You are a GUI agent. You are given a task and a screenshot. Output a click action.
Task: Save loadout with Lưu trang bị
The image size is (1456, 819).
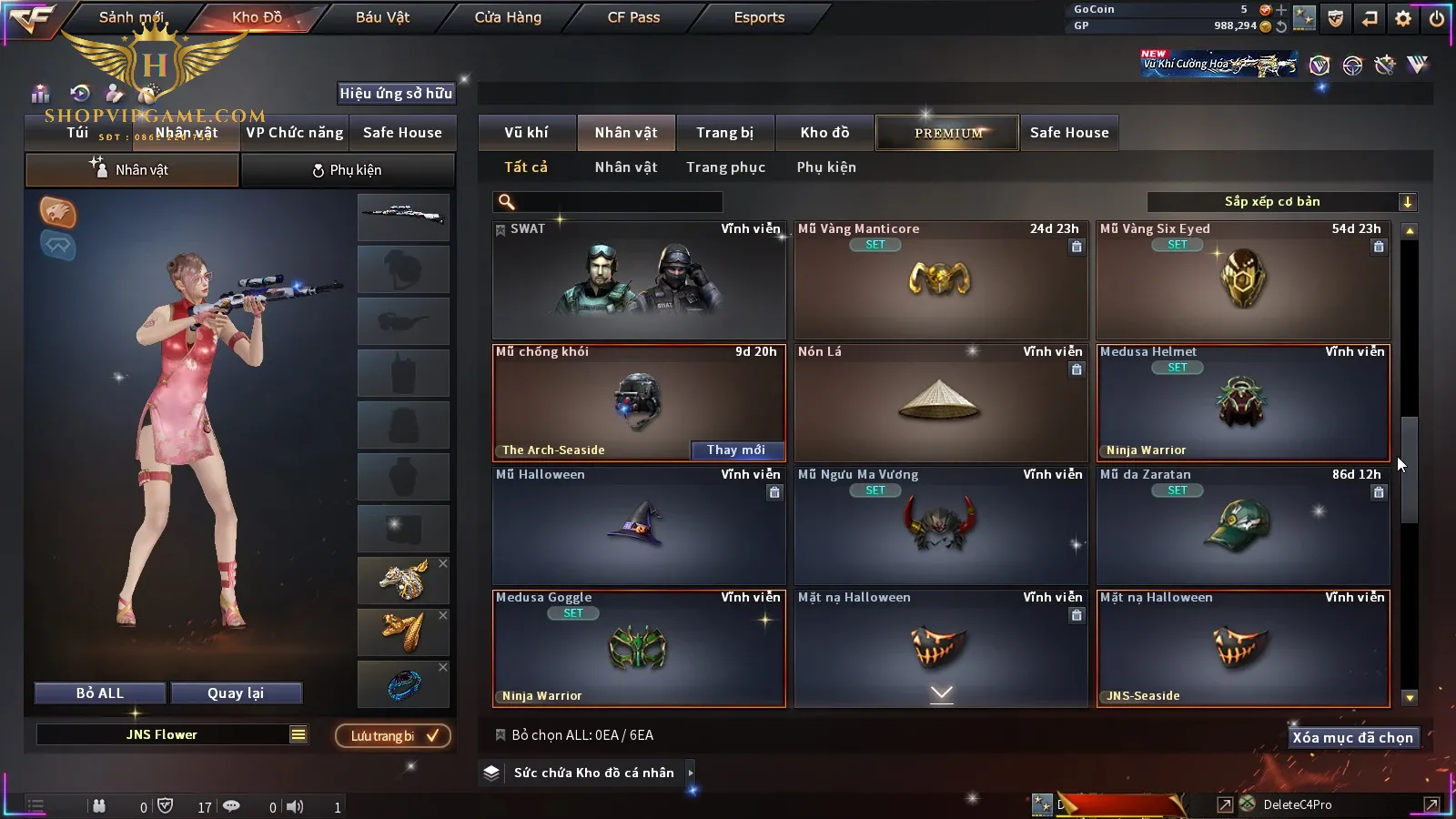click(x=393, y=735)
